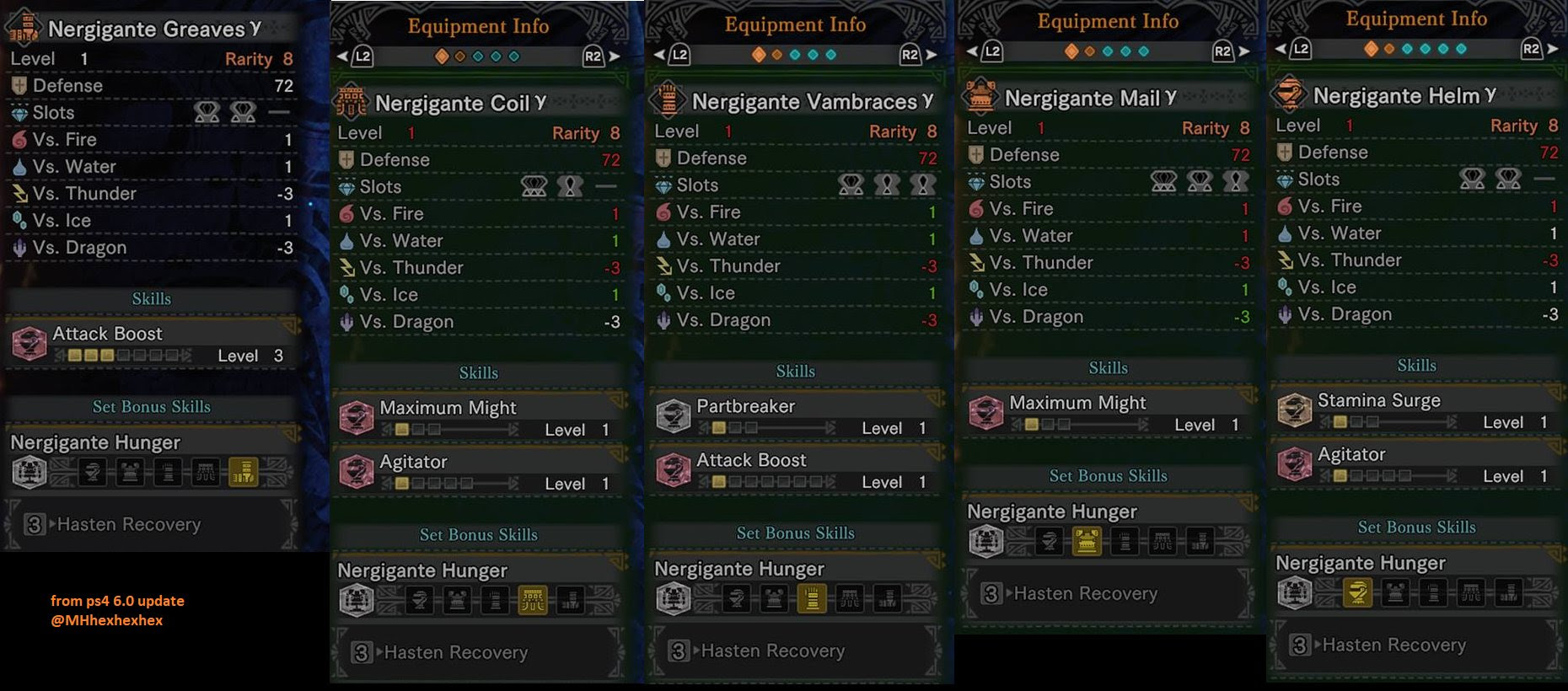Click the Partbreaker skill icon
The height and width of the screenshot is (691, 1568).
[674, 415]
